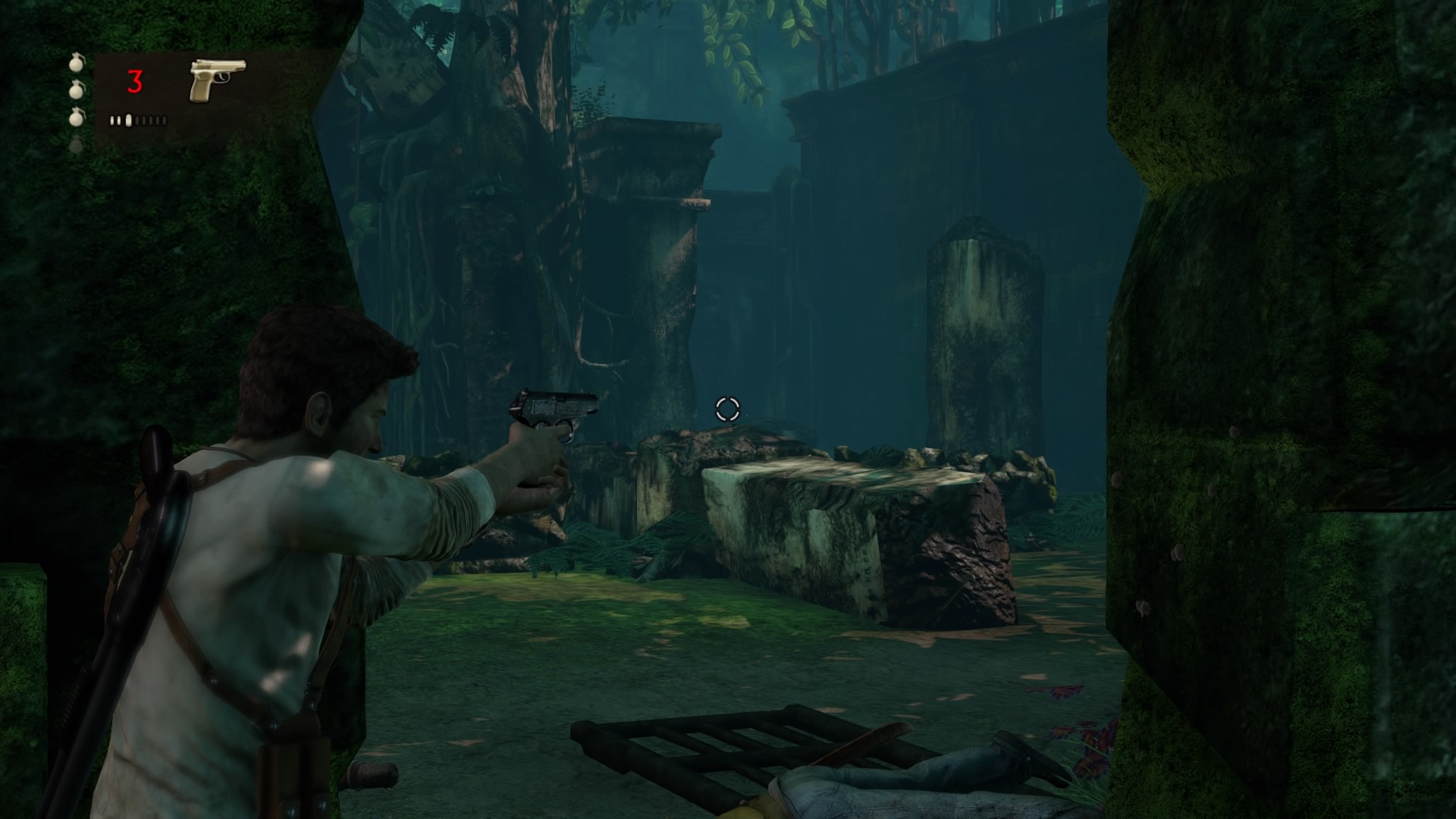Click the topmost grenade icon

[77, 64]
